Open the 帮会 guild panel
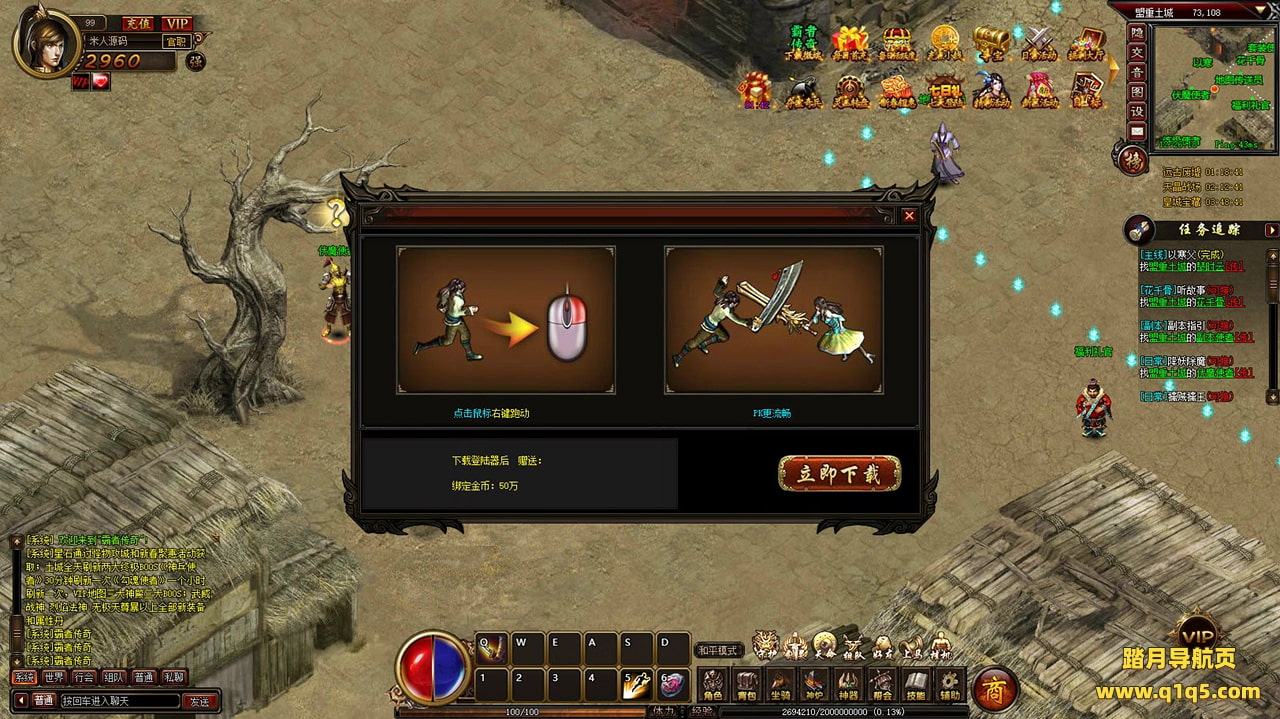Viewport: 1280px width, 719px height. click(881, 686)
